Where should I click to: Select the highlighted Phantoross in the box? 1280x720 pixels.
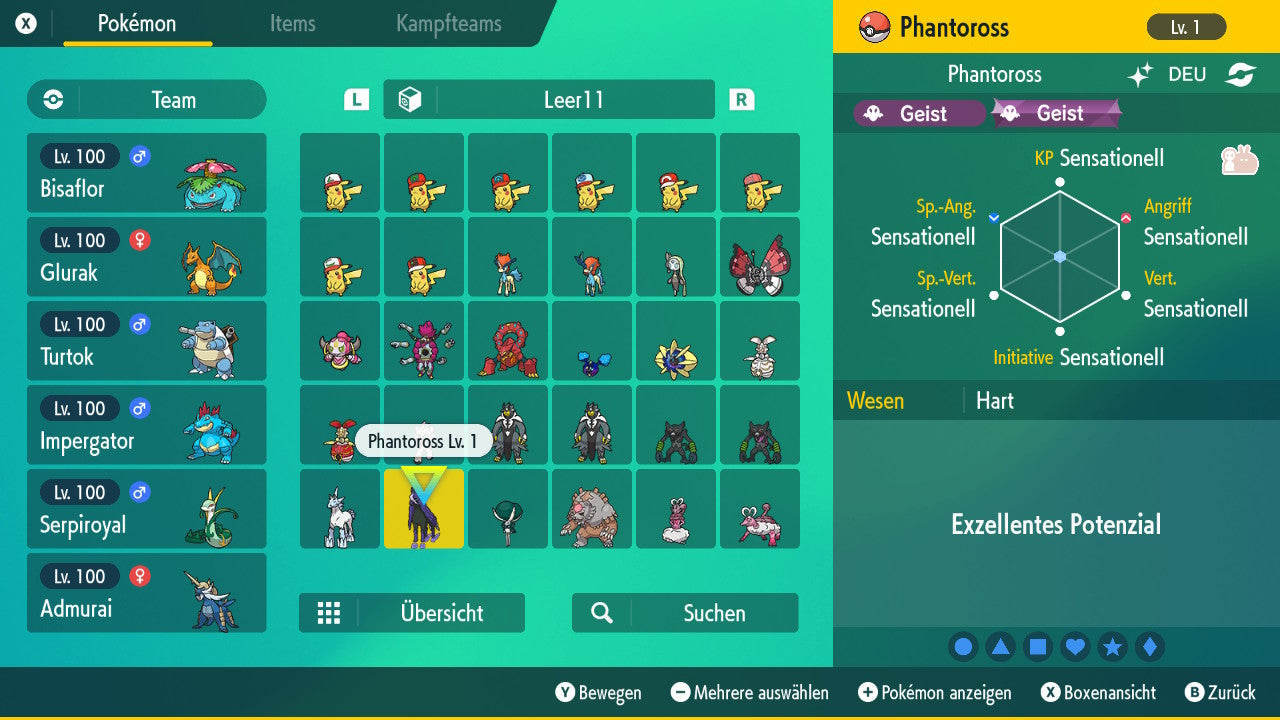(x=423, y=509)
